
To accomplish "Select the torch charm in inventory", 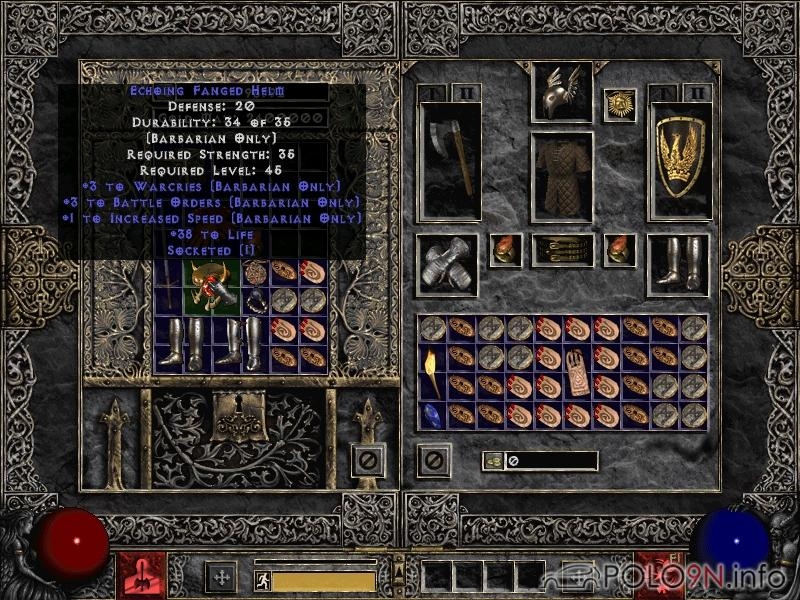I will [x=432, y=370].
